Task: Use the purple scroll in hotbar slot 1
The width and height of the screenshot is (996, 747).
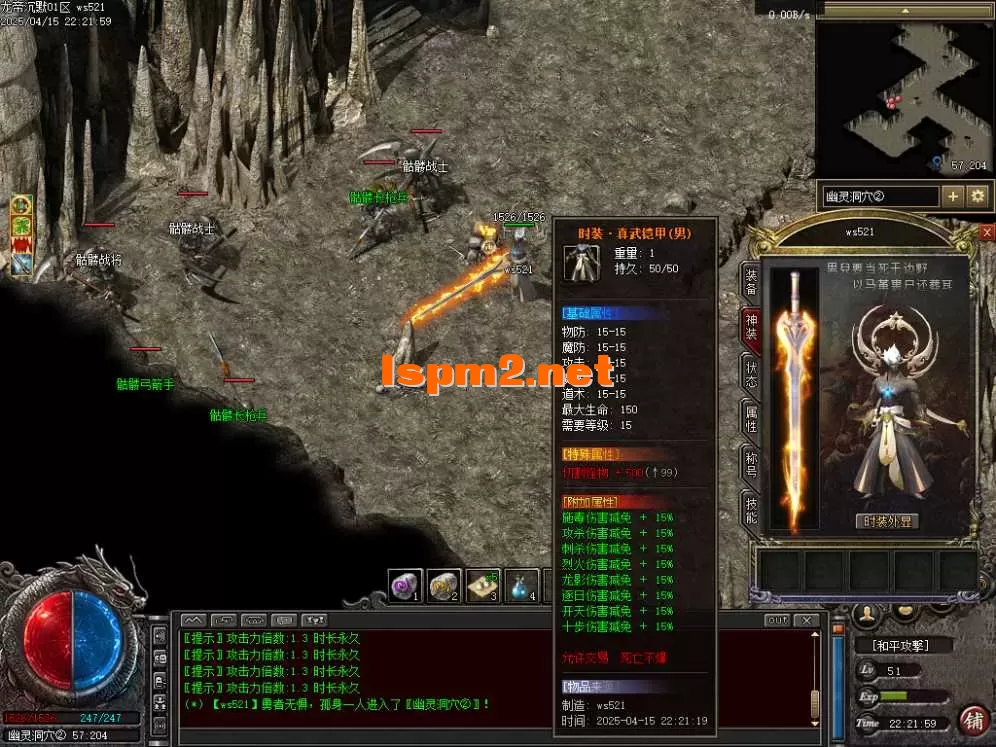Action: tap(406, 586)
